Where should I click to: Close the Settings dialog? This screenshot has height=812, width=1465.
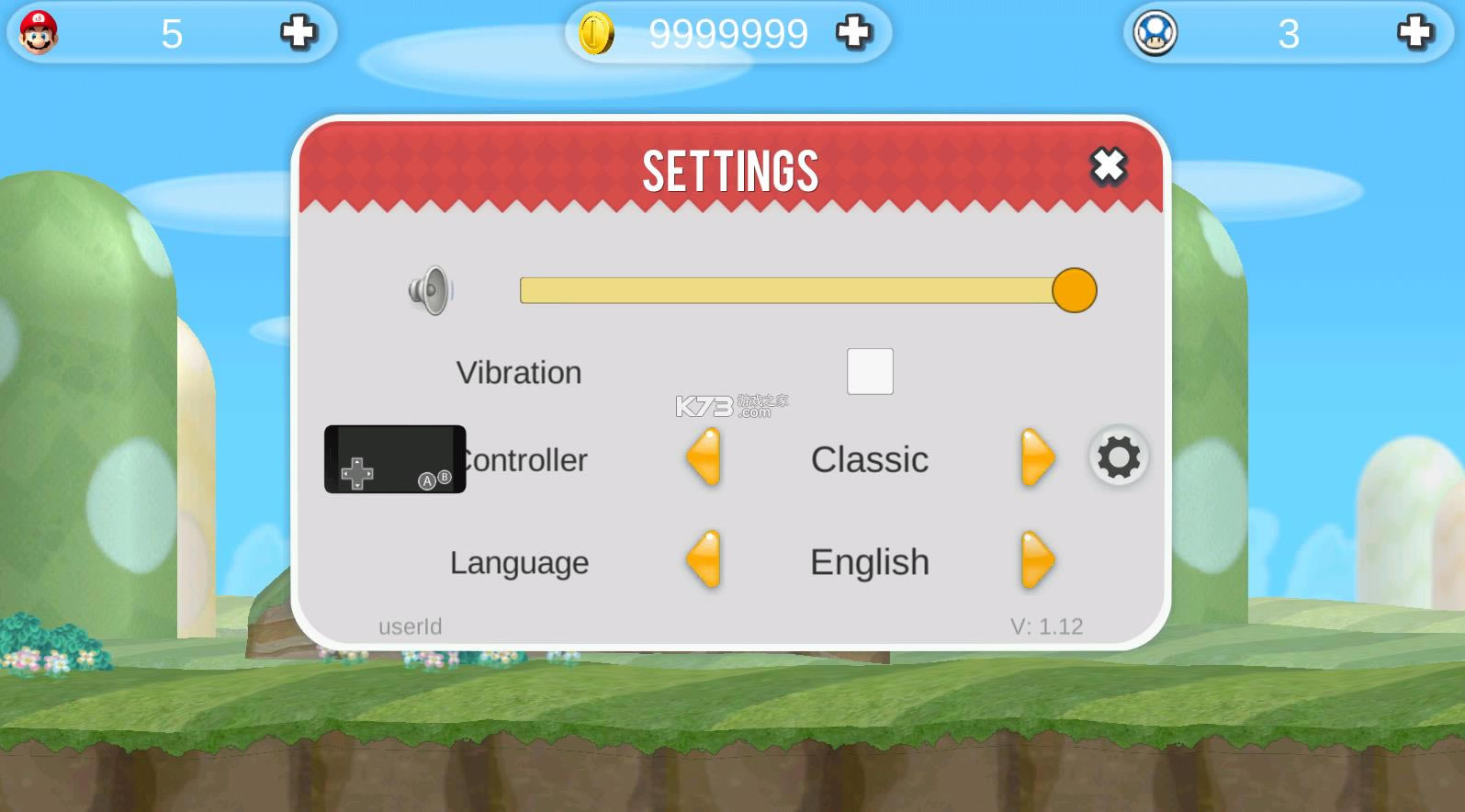pyautogui.click(x=1108, y=167)
